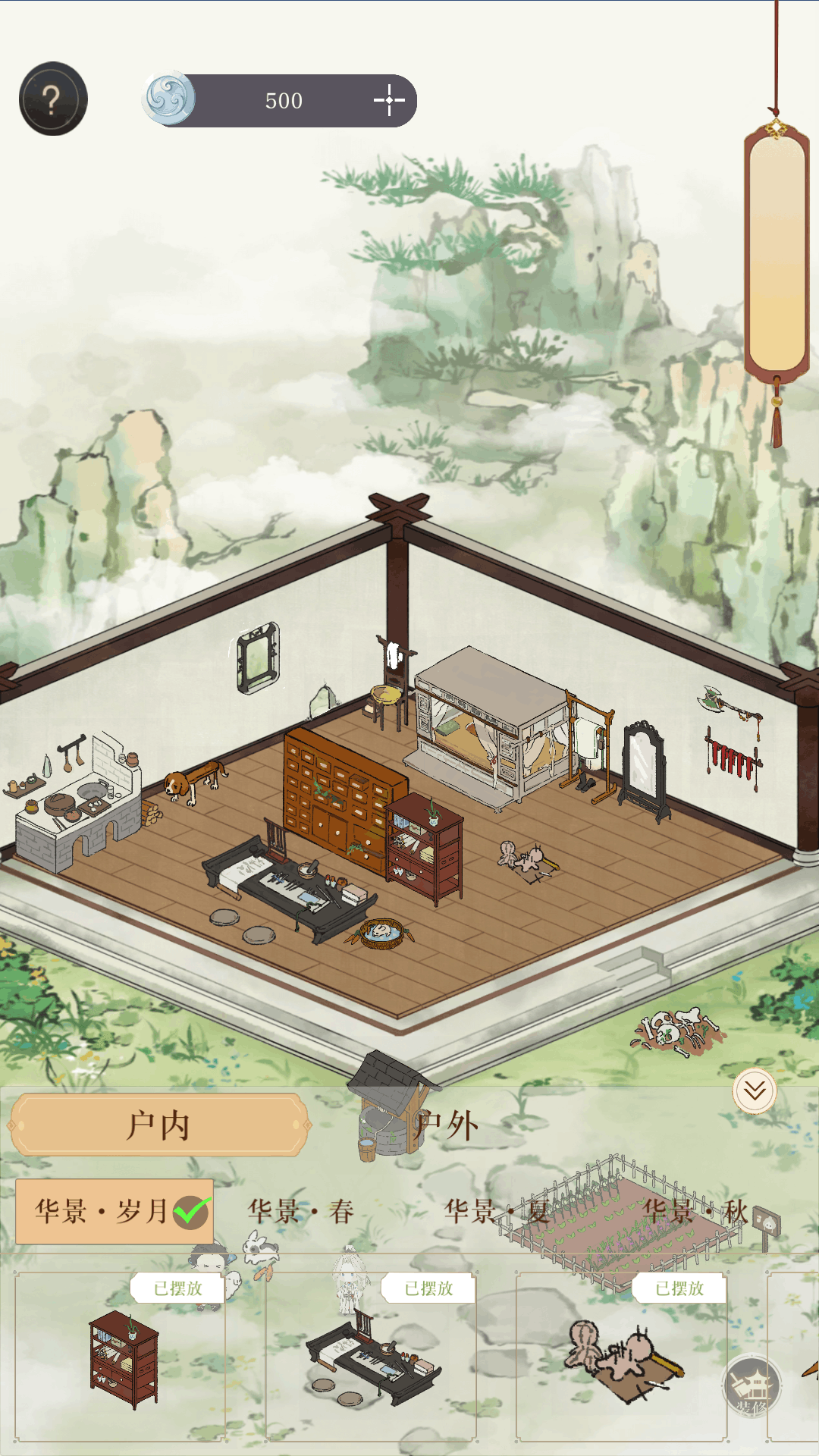Switch to the 户内 indoor tab
This screenshot has height=1456, width=819.
[159, 1125]
